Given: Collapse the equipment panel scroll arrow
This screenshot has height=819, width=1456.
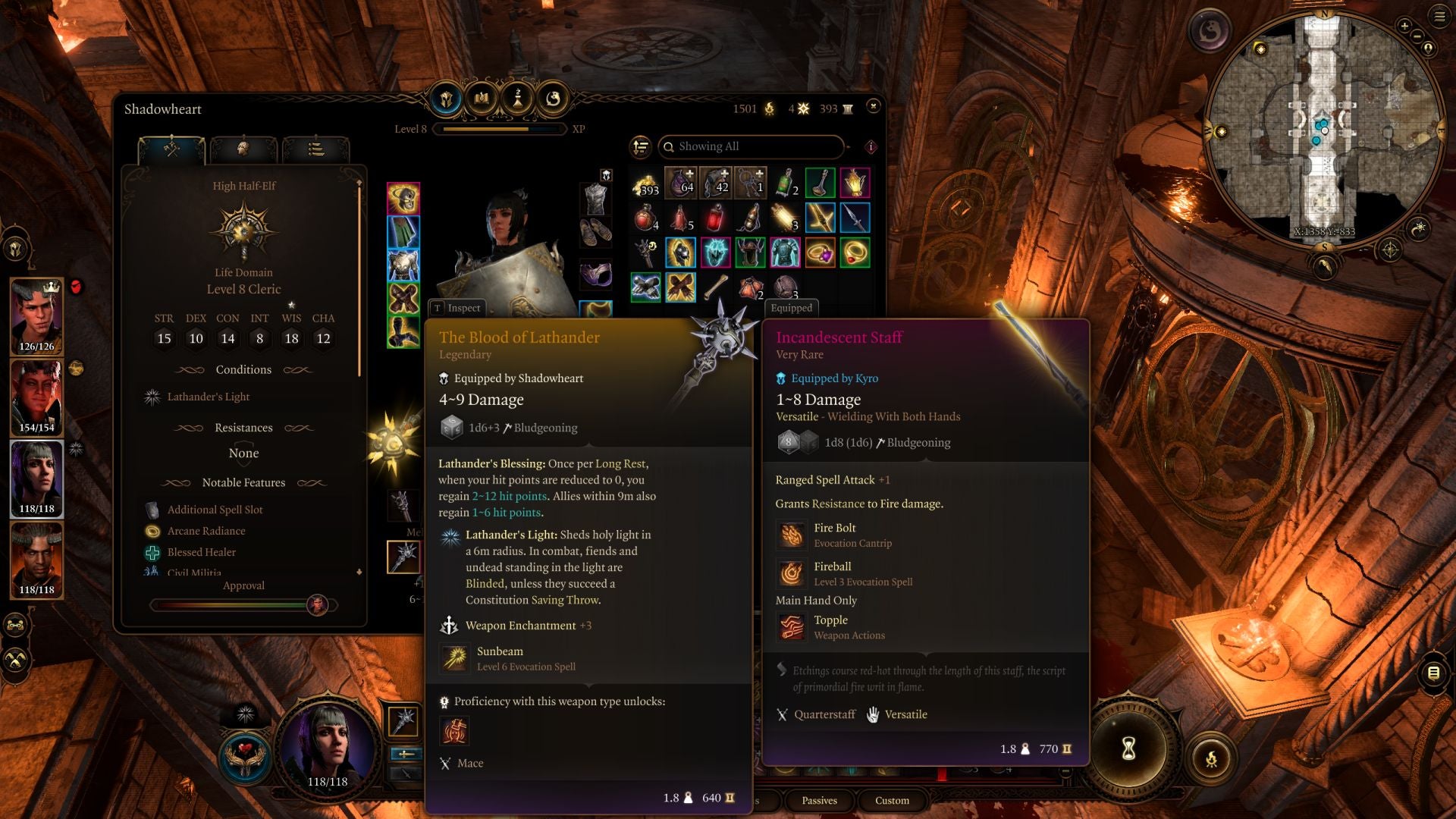Looking at the screenshot, I should (358, 181).
